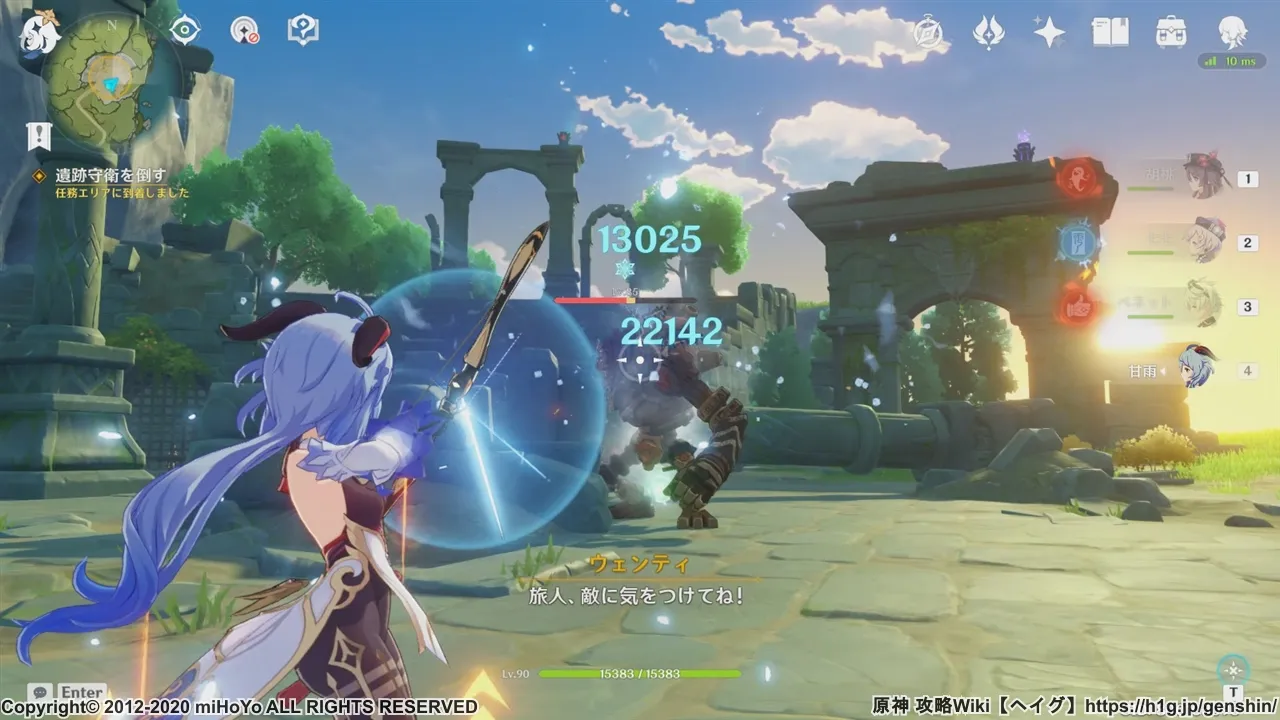
Task: Trigger Bennett's red thumbs-up elemental burst
Action: (1078, 304)
